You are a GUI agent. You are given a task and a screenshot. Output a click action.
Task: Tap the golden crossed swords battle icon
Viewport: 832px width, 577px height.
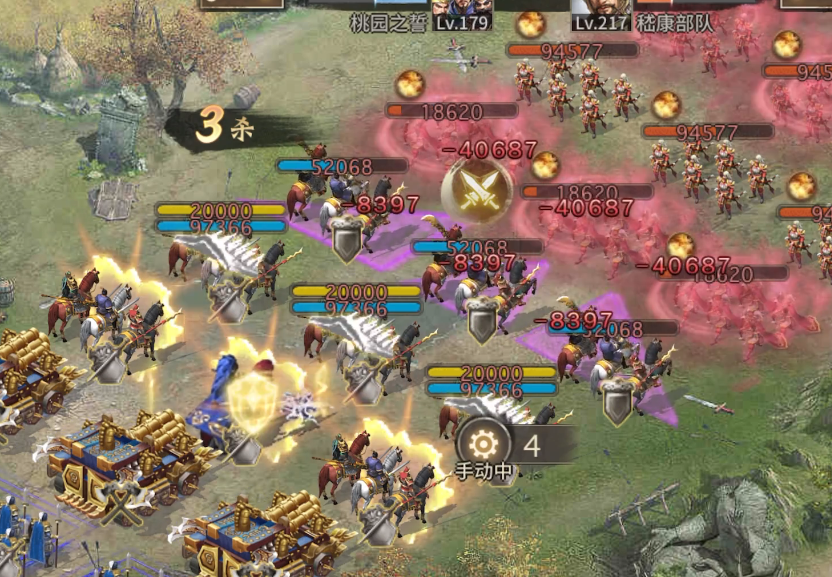pyautogui.click(x=476, y=190)
